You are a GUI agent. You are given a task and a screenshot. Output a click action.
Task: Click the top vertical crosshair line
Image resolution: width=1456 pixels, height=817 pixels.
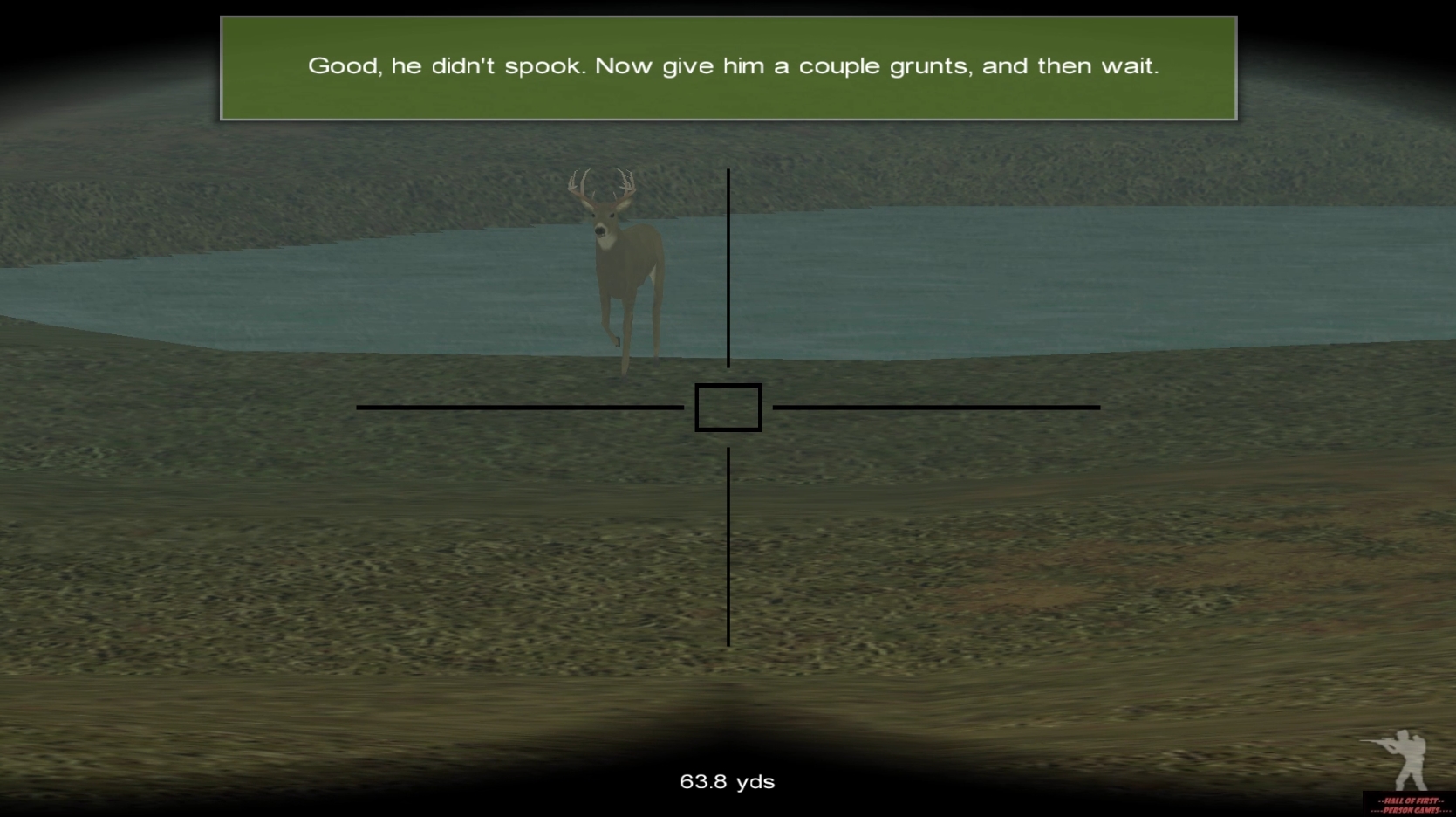728,262
